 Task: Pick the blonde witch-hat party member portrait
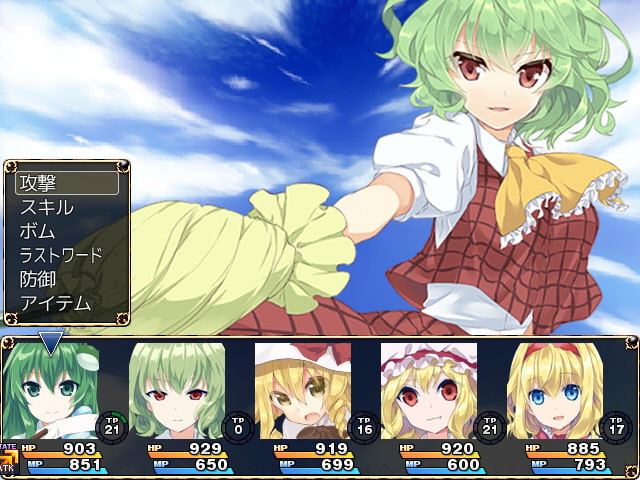(x=303, y=390)
